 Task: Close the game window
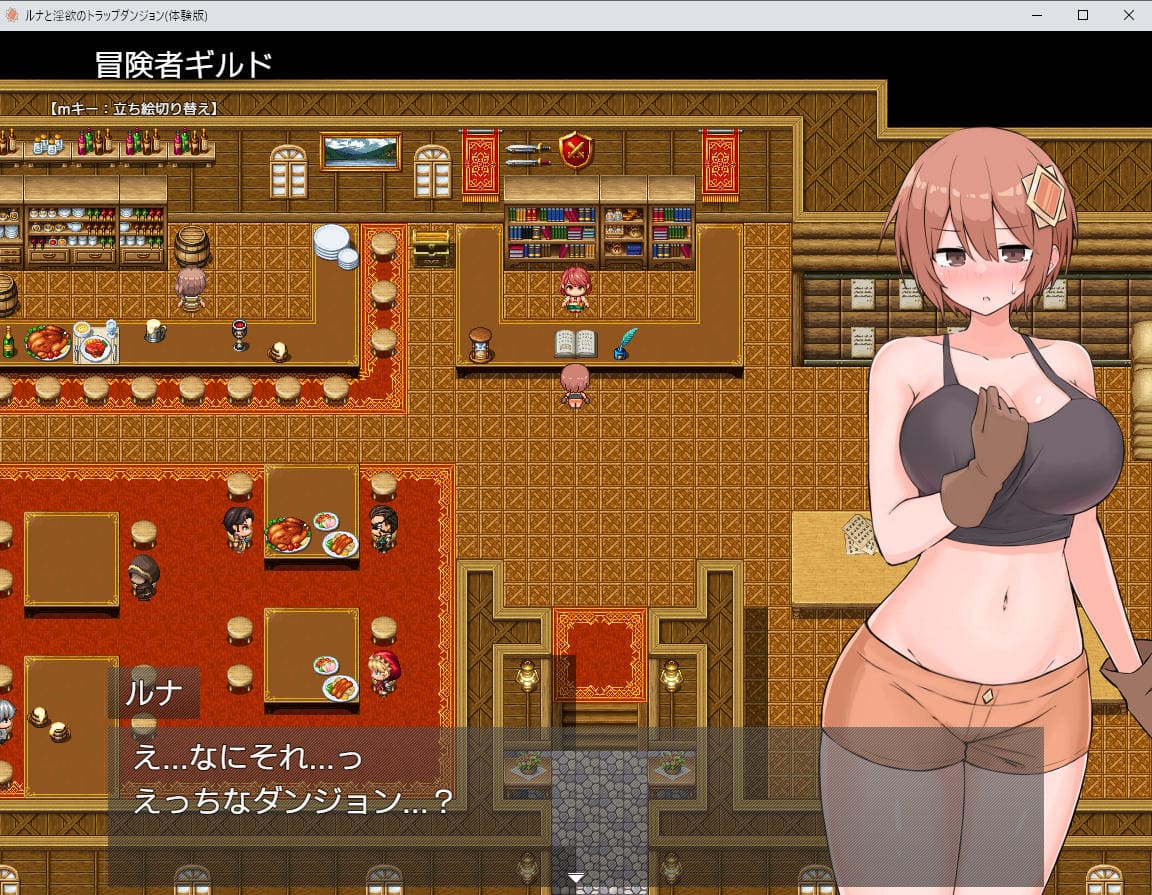1128,15
